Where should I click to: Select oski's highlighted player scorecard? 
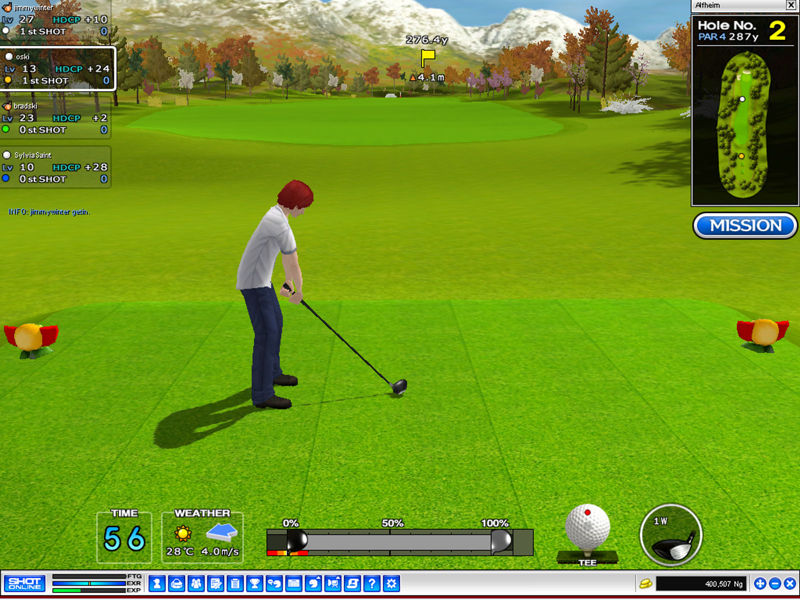tap(57, 68)
